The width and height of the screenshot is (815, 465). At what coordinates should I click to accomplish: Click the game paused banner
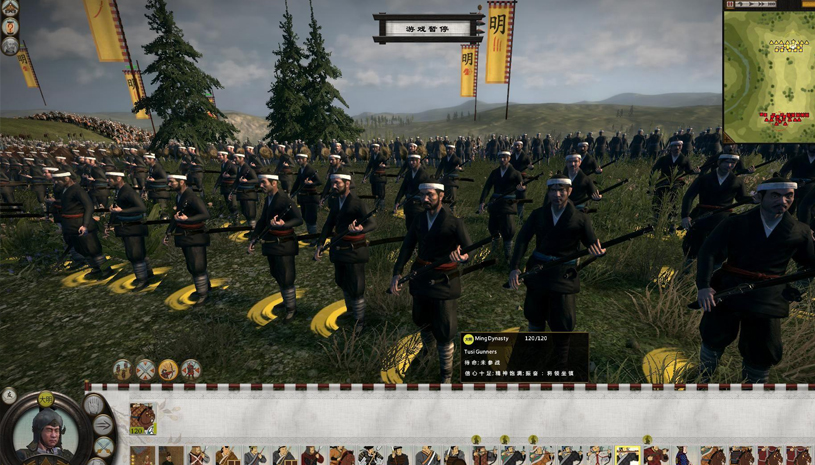(428, 29)
